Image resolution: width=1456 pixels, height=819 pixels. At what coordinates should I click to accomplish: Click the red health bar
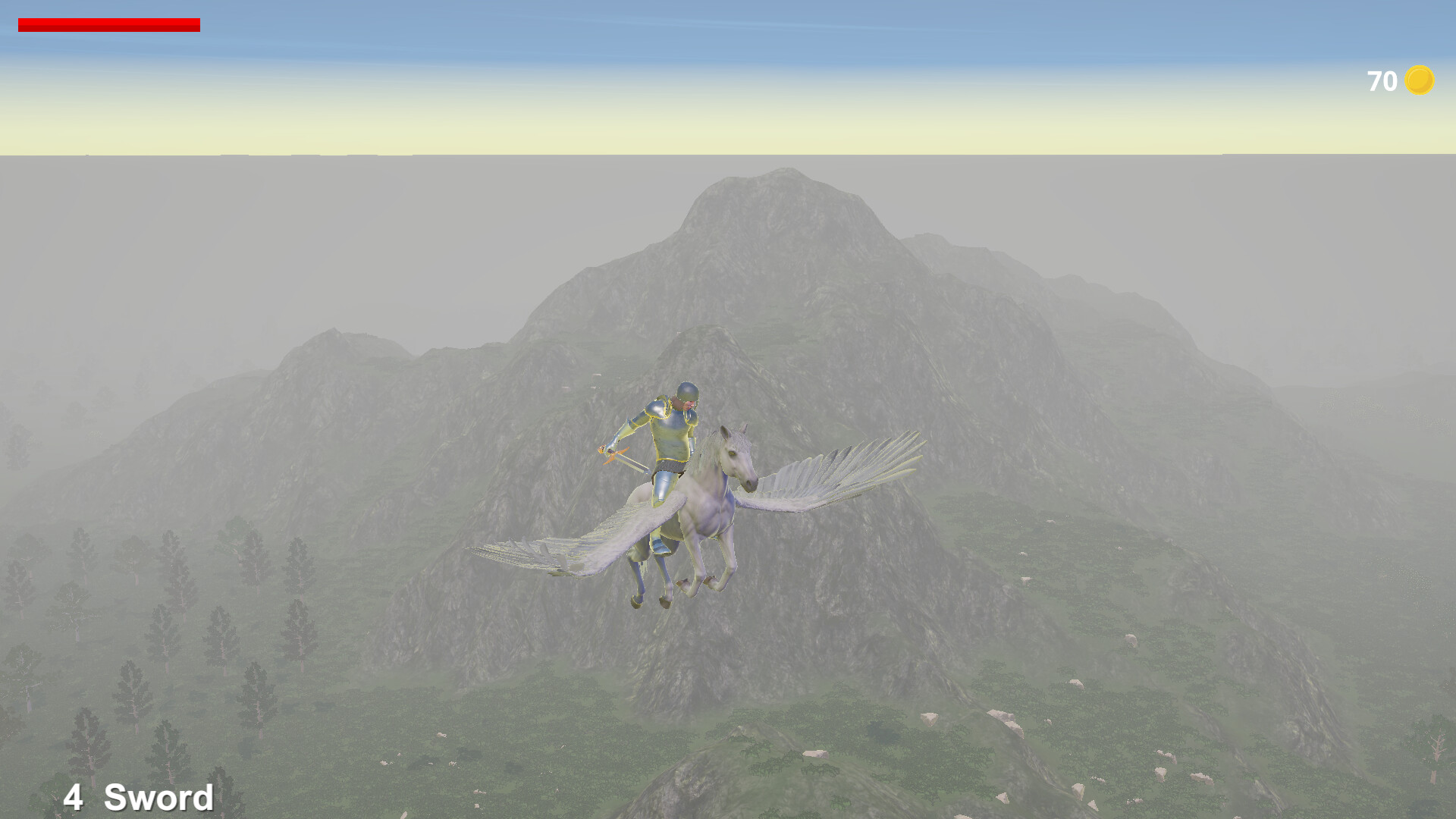[110, 24]
